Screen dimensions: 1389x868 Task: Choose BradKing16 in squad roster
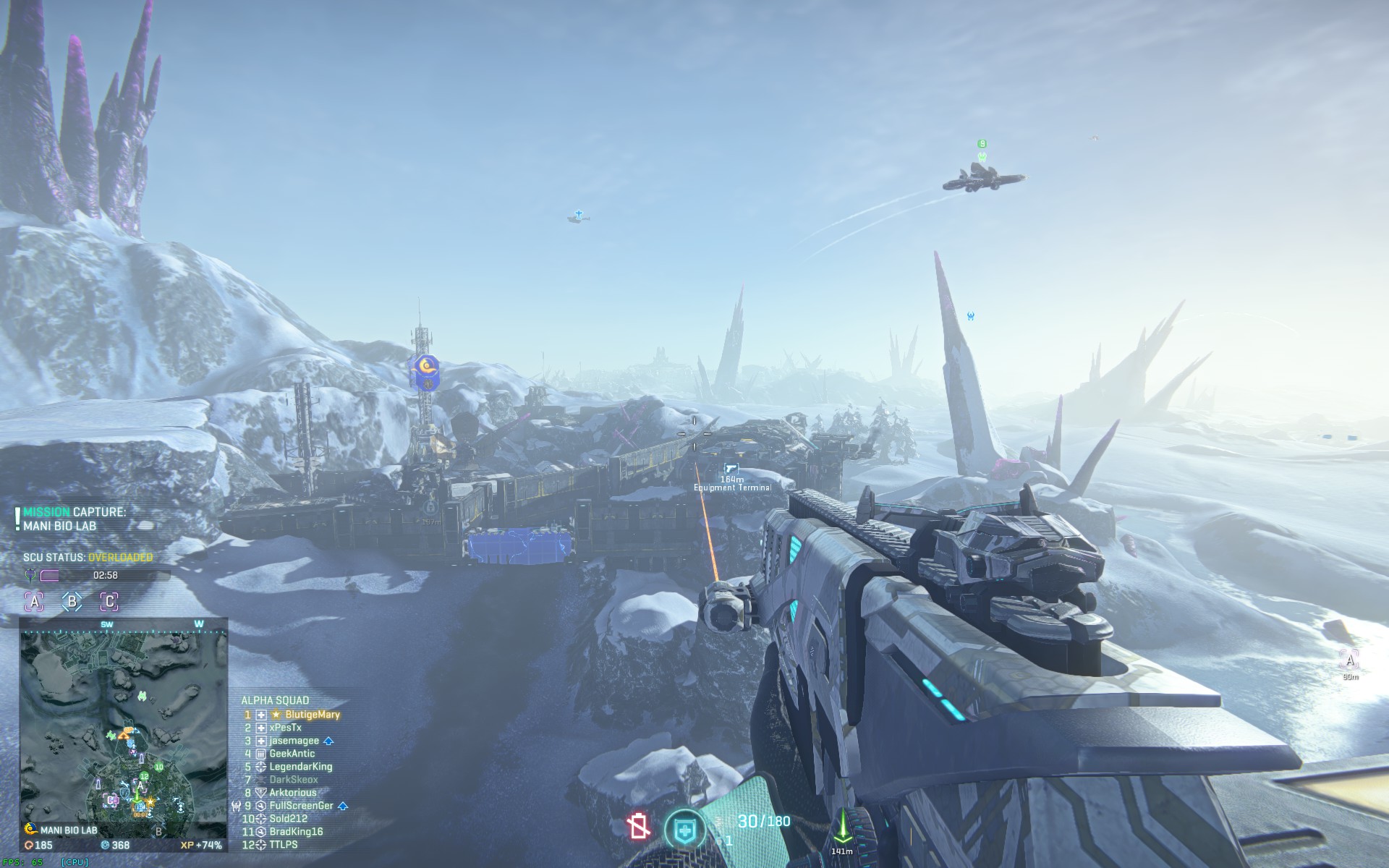point(296,832)
